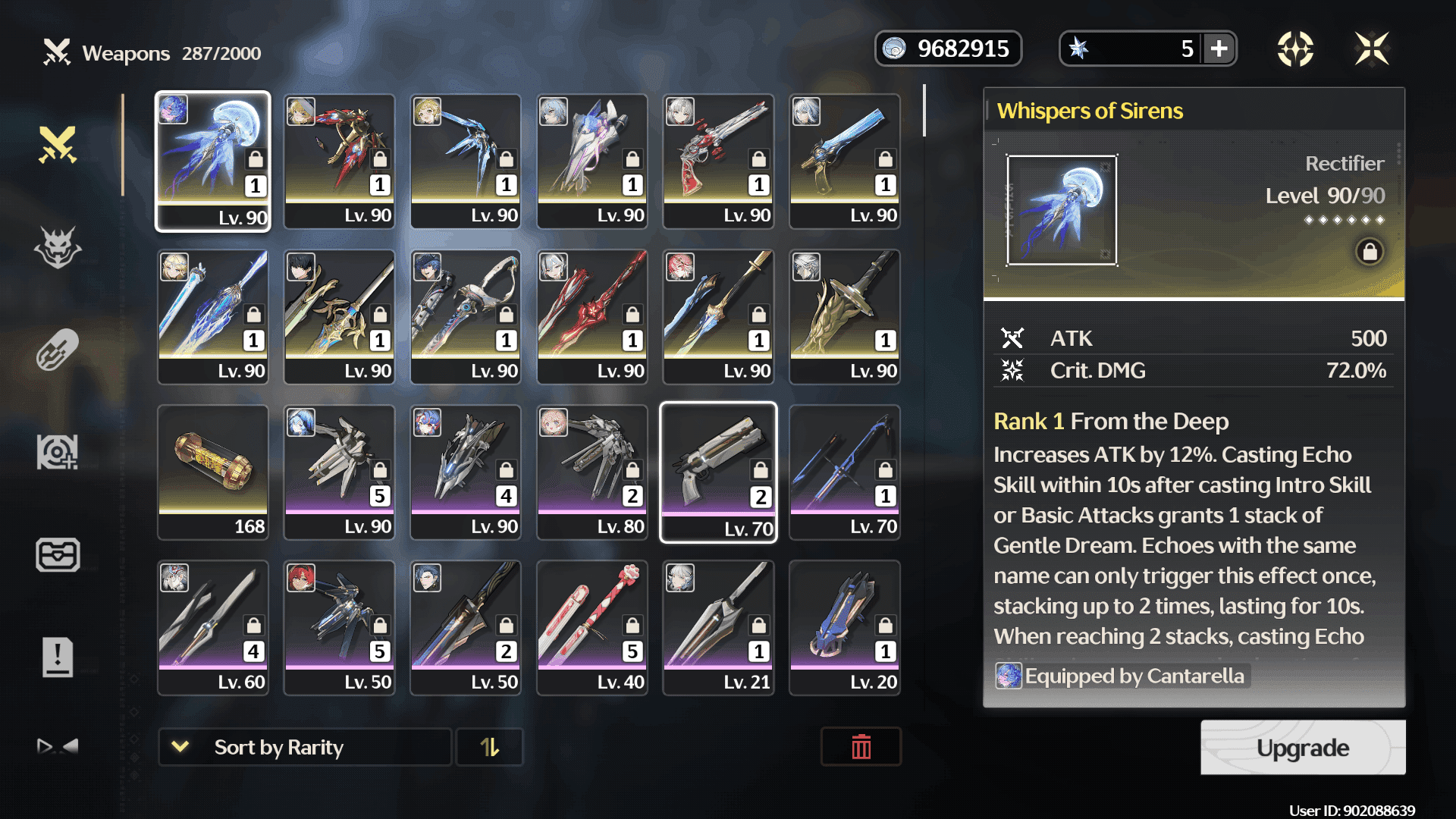1456x819 pixels.
Task: Select the Lv. 80 purple gauntlets slot
Action: coord(592,472)
